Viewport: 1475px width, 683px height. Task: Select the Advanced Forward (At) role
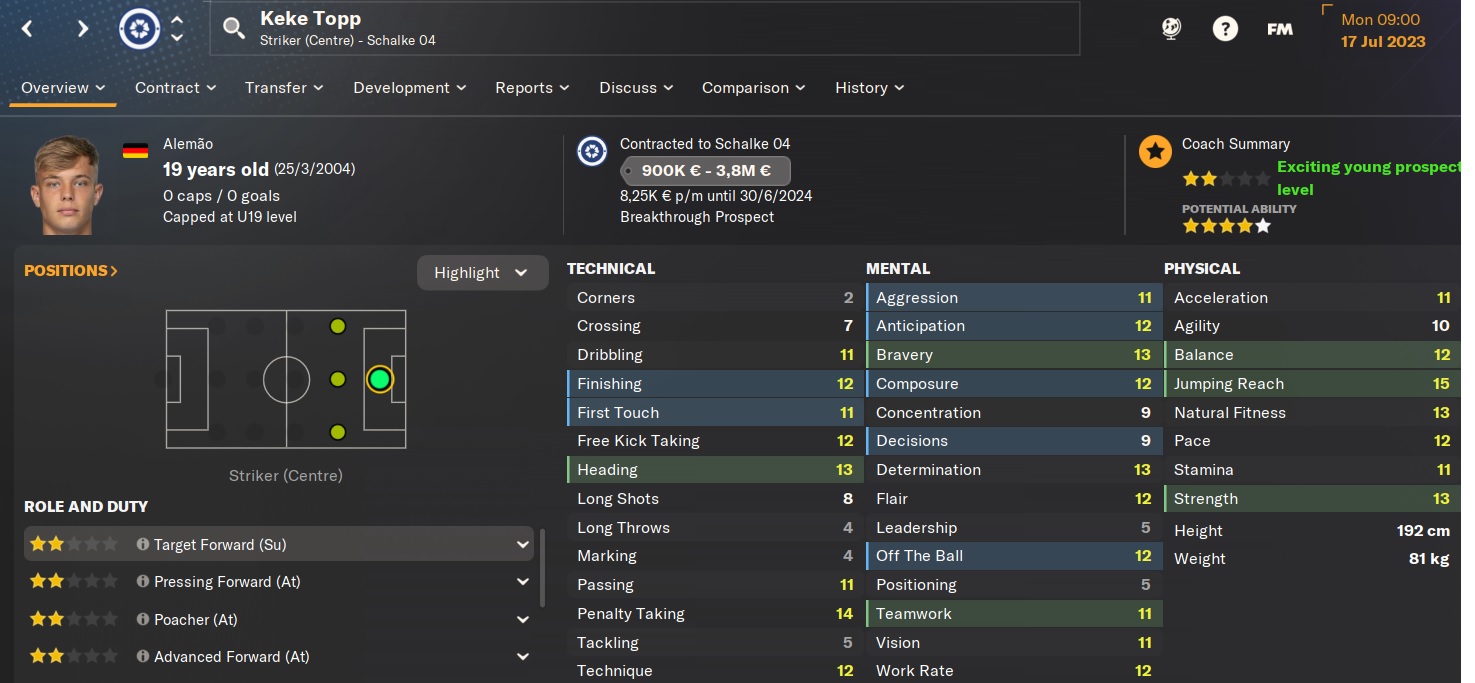pyautogui.click(x=231, y=657)
